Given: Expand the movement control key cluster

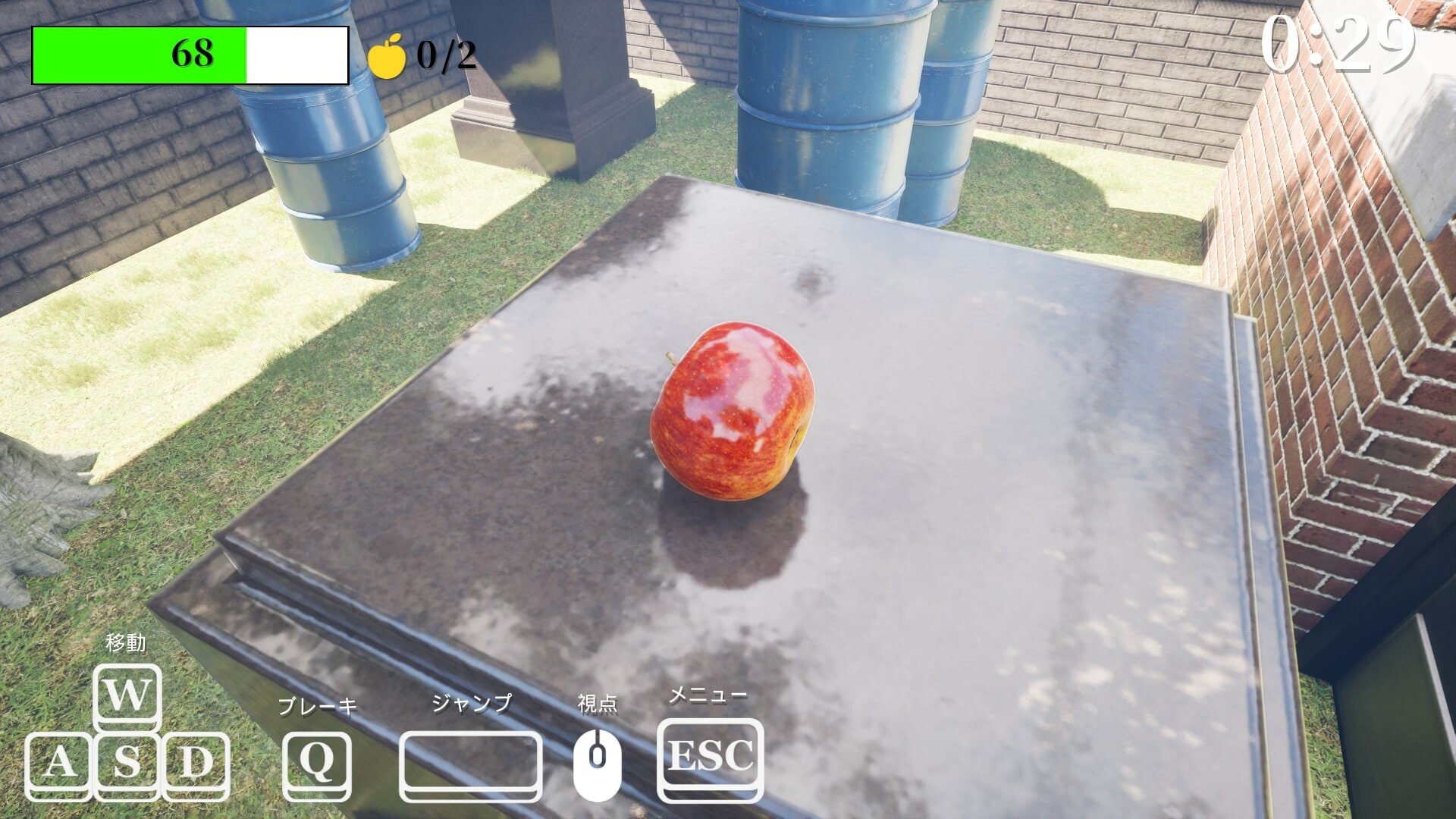Looking at the screenshot, I should pos(127,728).
